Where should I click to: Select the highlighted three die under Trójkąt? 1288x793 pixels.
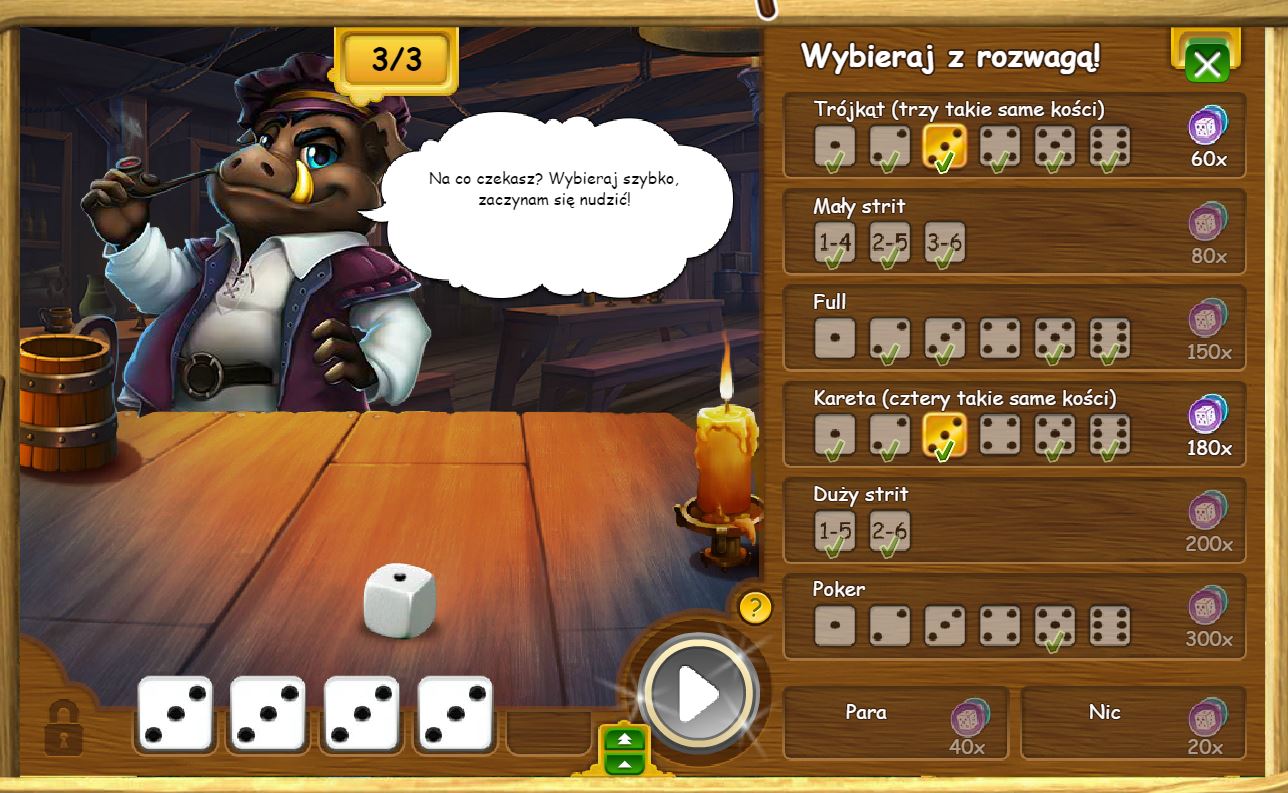(x=944, y=147)
